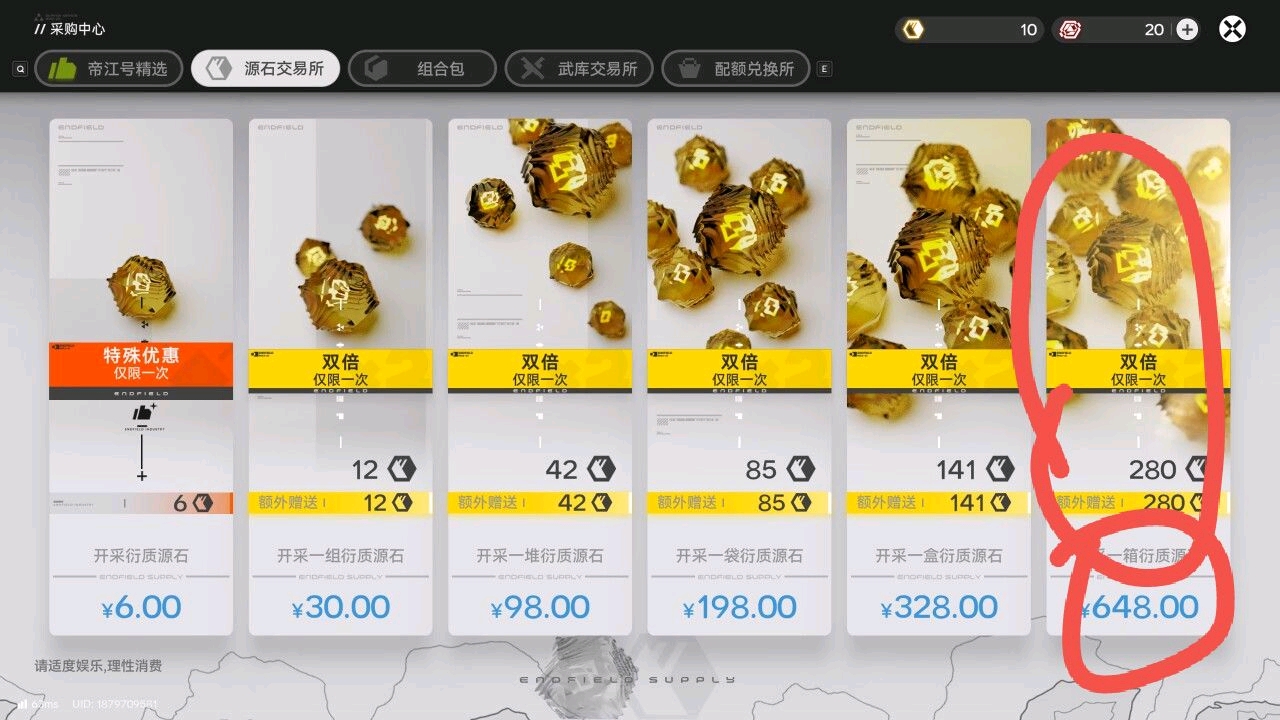Buy the ¥6.00 special offer pack
The height and width of the screenshot is (720, 1280).
click(x=141, y=377)
